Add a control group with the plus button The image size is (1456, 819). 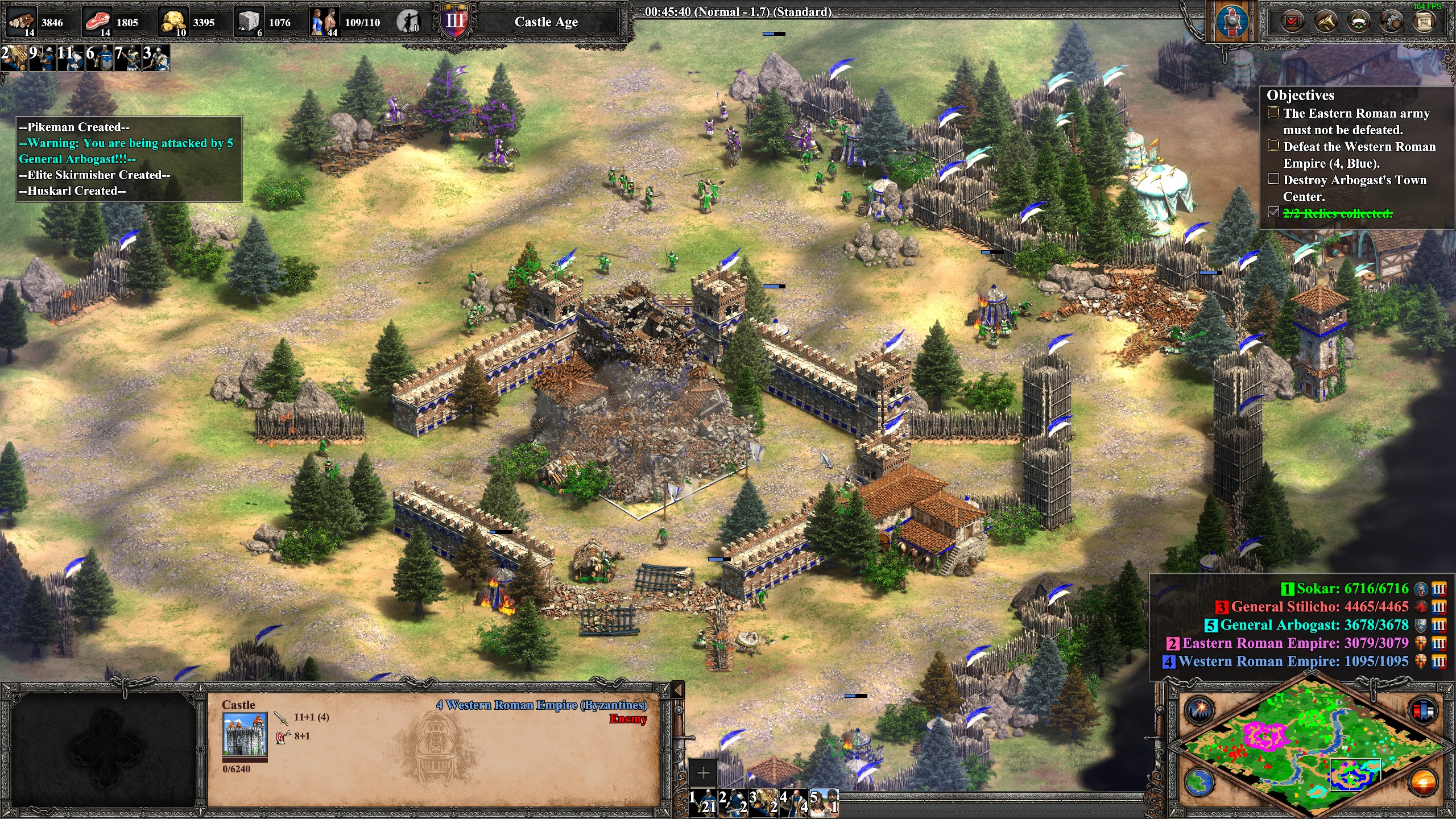703,773
